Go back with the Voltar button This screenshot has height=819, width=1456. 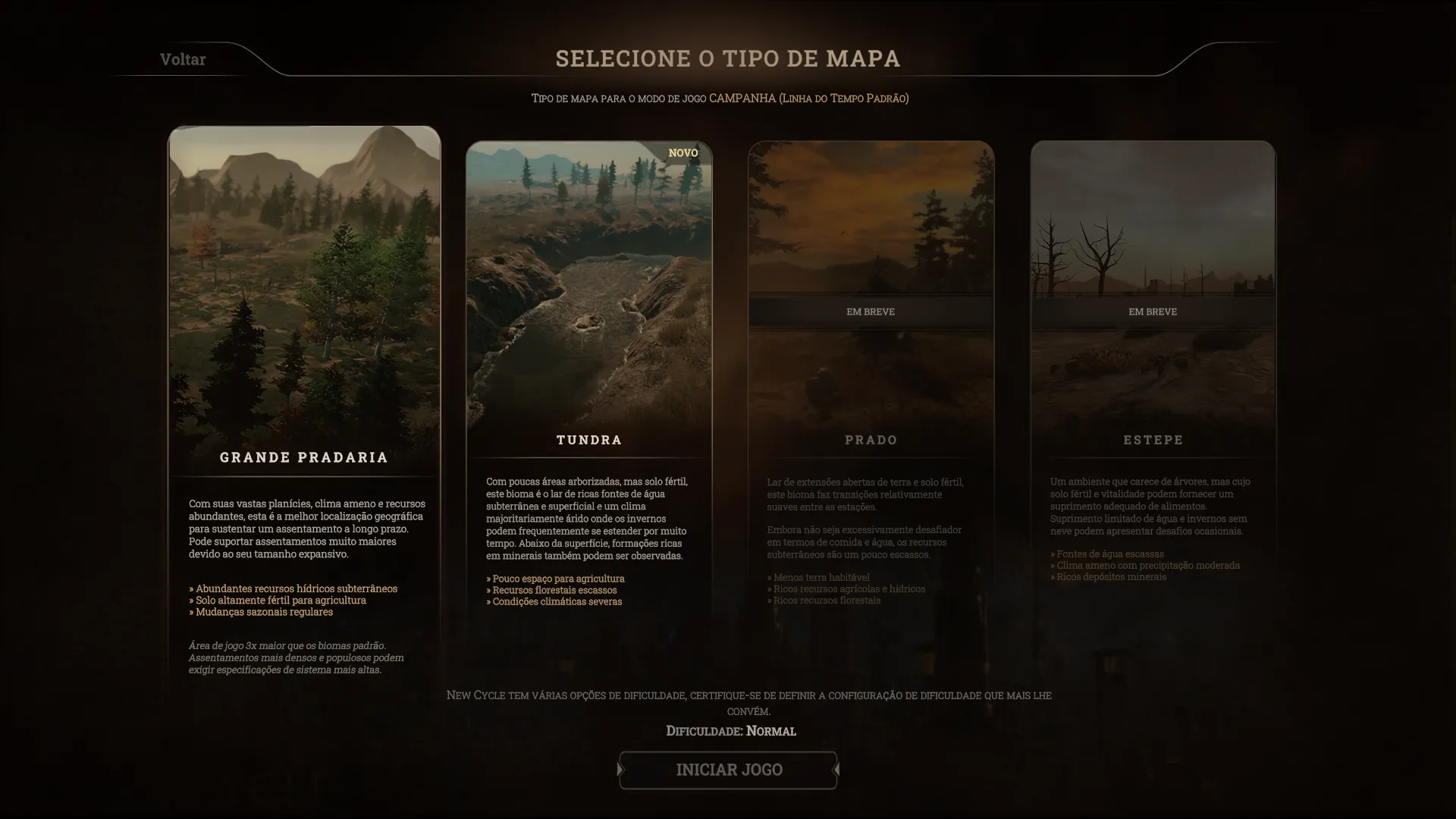[183, 59]
